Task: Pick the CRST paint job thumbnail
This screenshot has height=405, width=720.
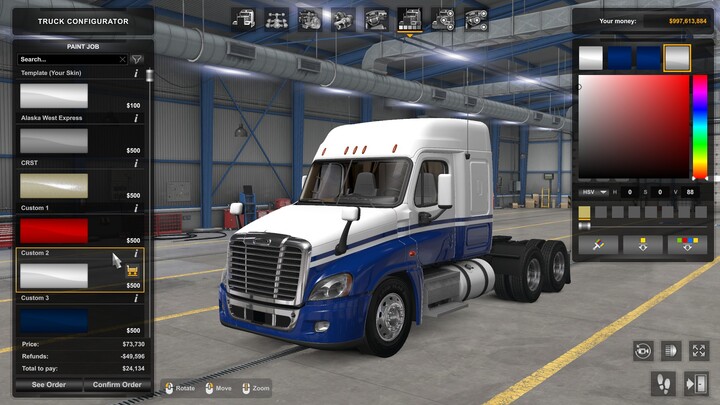Action: pos(54,186)
